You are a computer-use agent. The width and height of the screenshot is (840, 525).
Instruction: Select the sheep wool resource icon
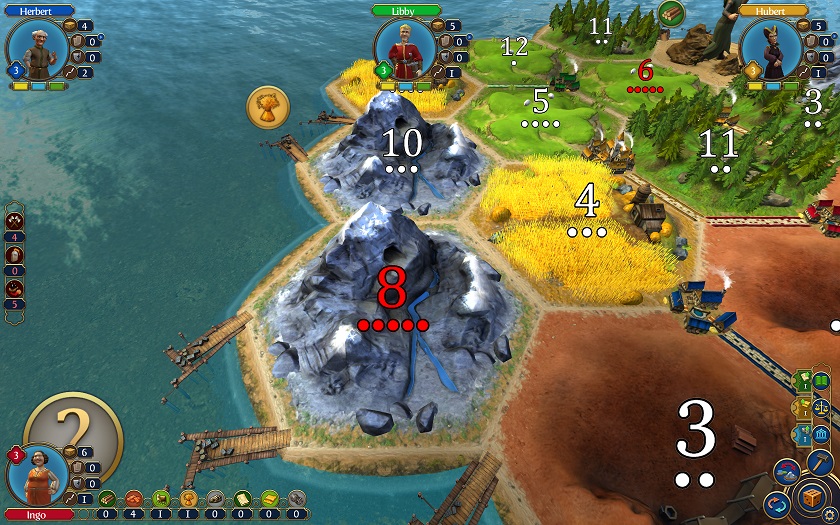pos(161,498)
